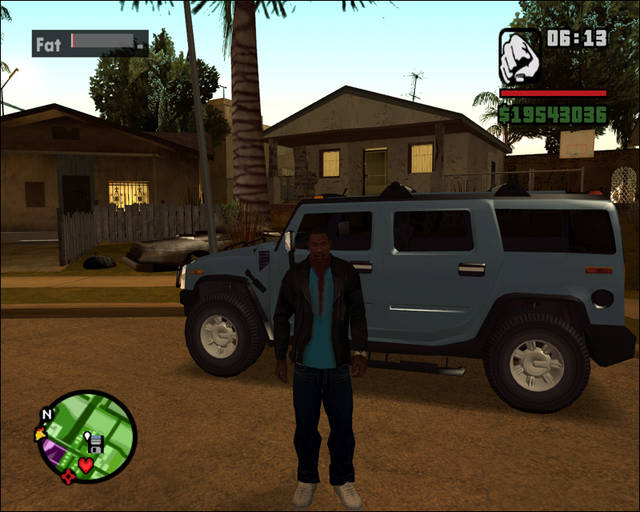Screen dimensions: 640x512
Task: Pick the yellow marker on the radar rim
Action: 40,434
